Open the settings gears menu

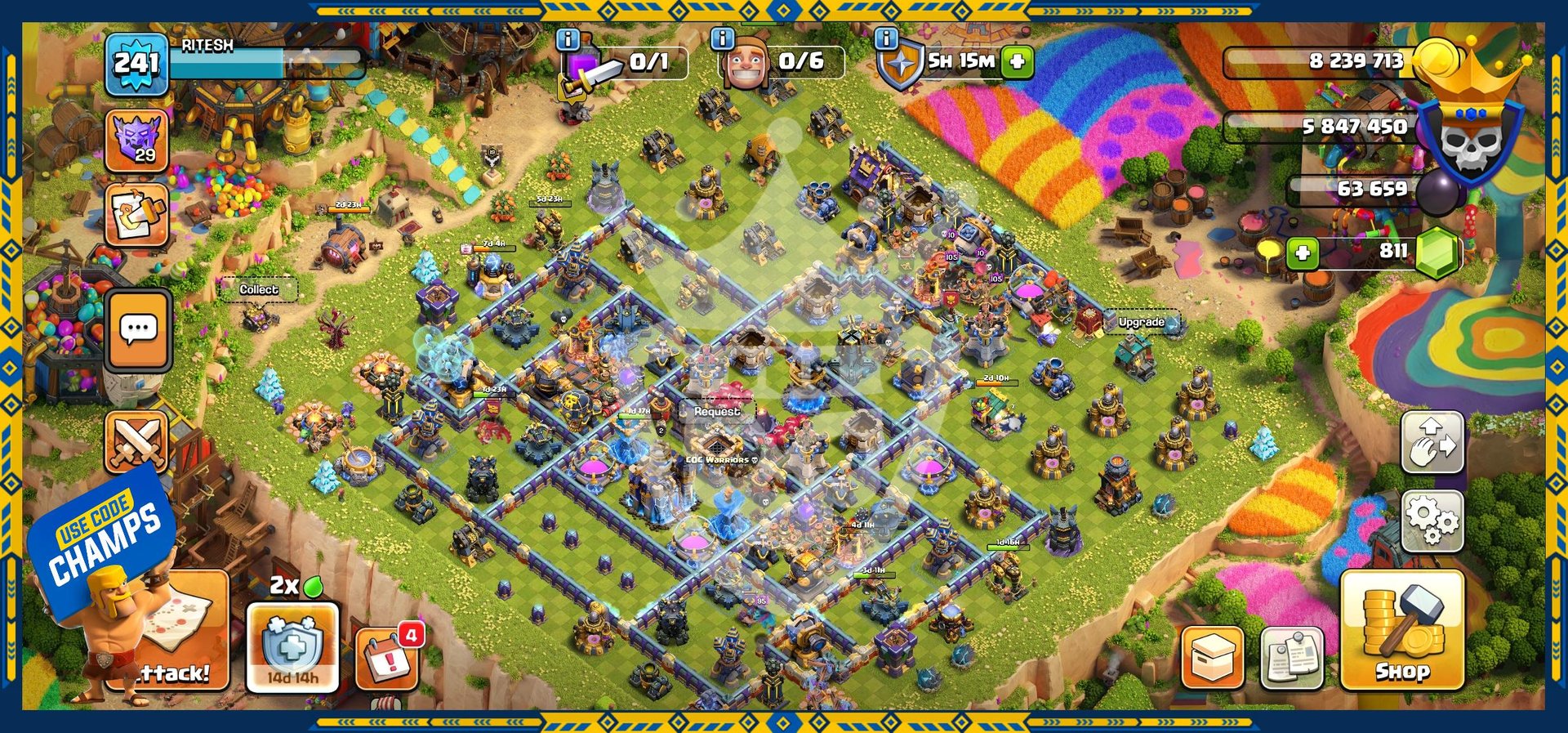1432,521
